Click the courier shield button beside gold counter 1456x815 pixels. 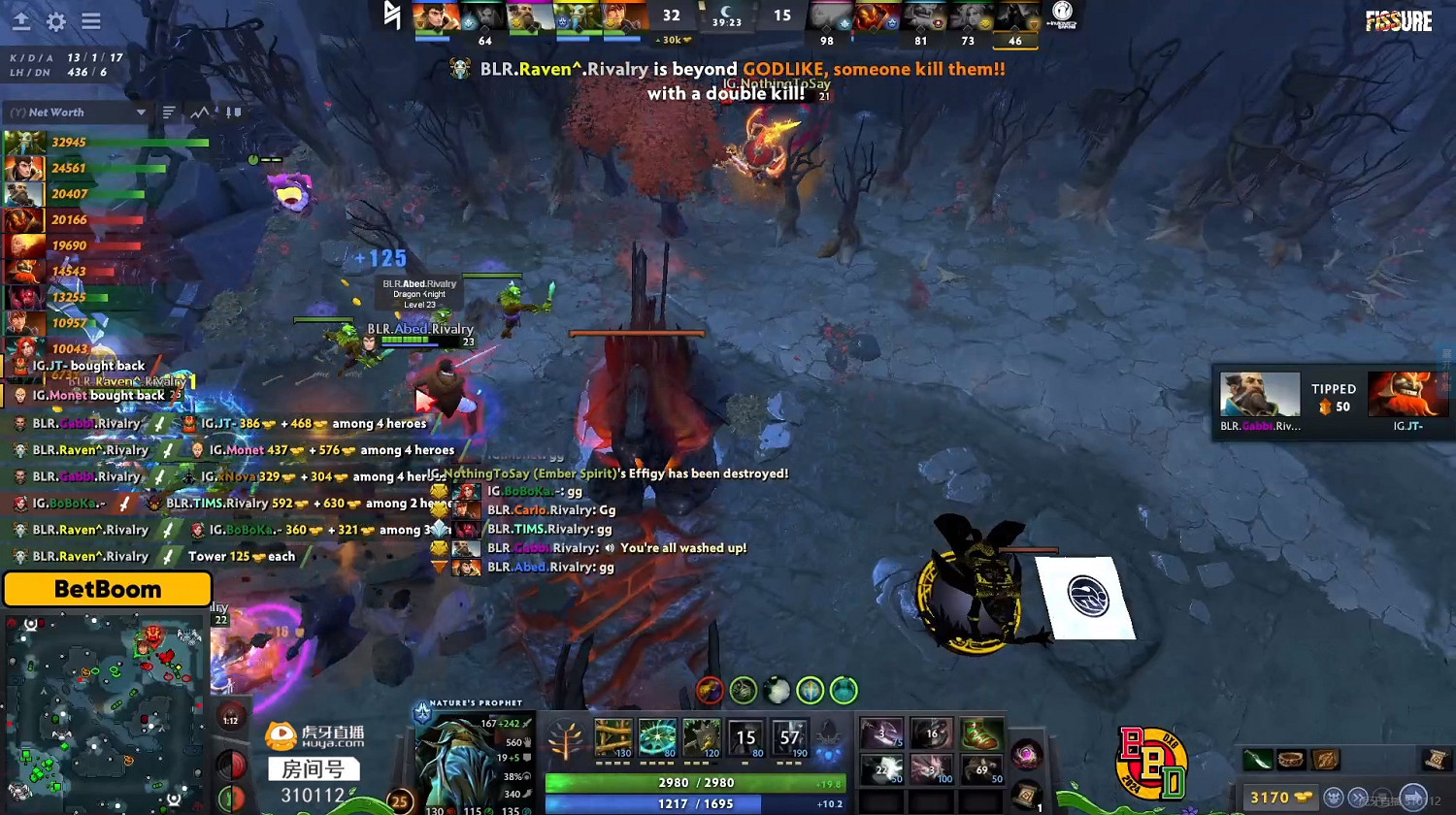1335,798
